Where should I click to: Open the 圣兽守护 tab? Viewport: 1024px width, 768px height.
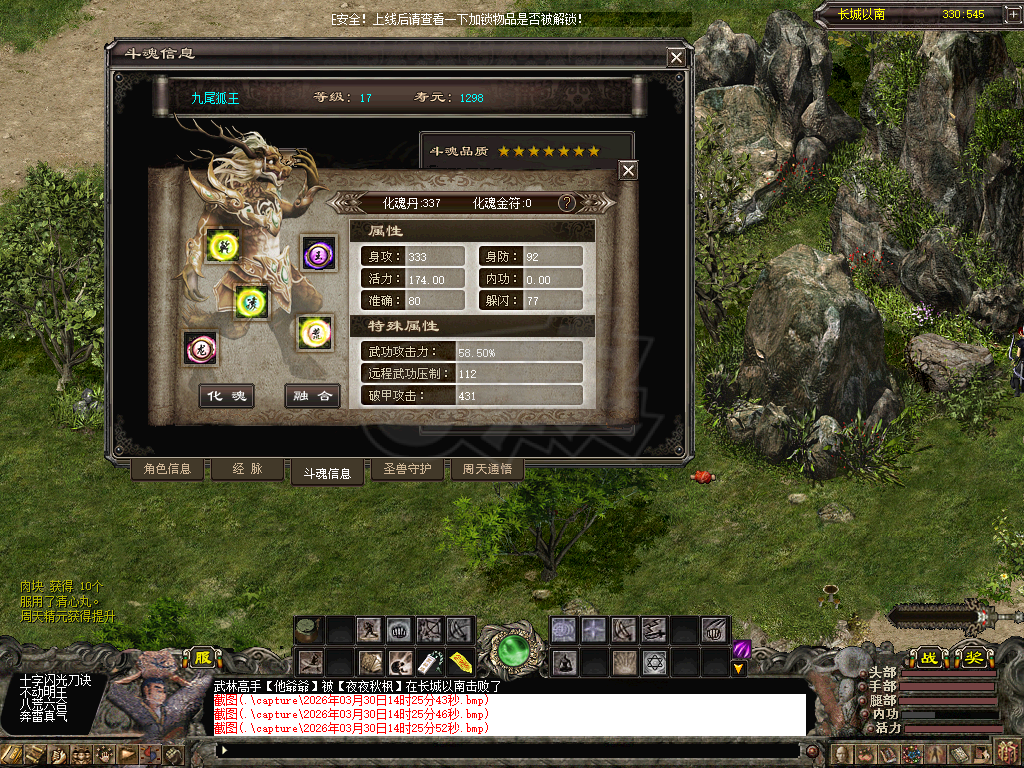pyautogui.click(x=407, y=468)
